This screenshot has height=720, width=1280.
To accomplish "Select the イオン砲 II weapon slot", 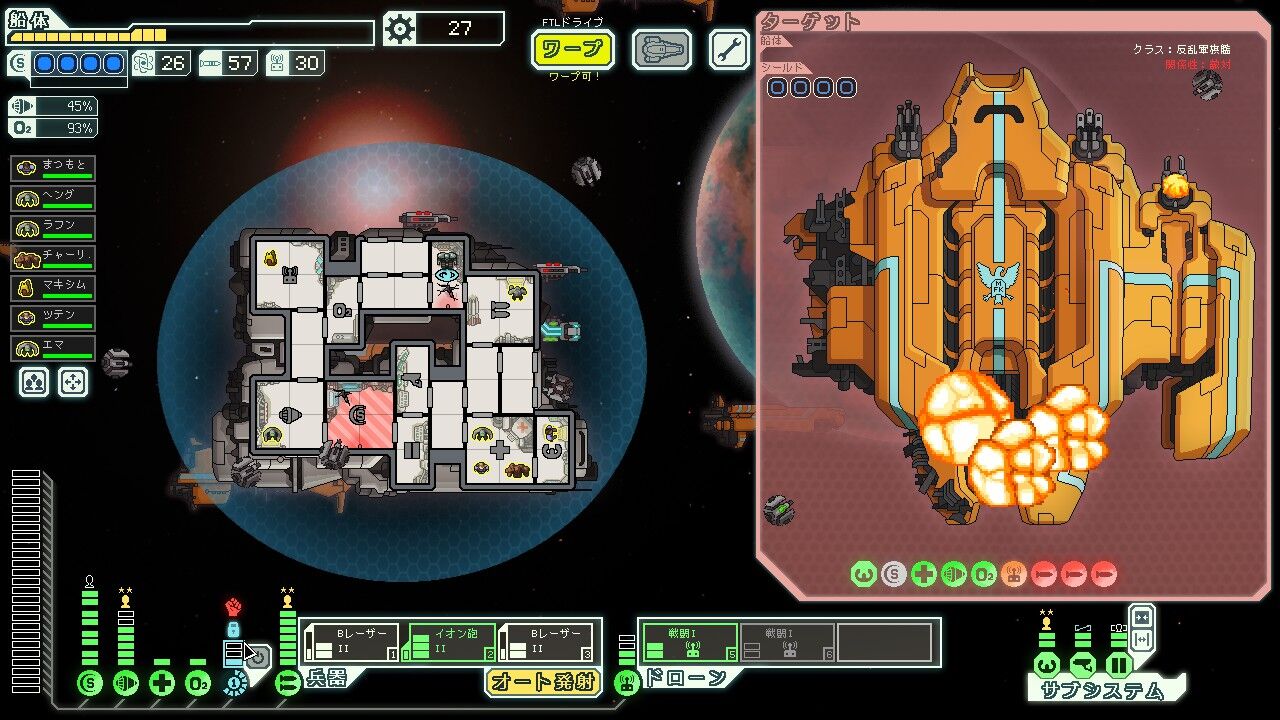I will [x=448, y=643].
